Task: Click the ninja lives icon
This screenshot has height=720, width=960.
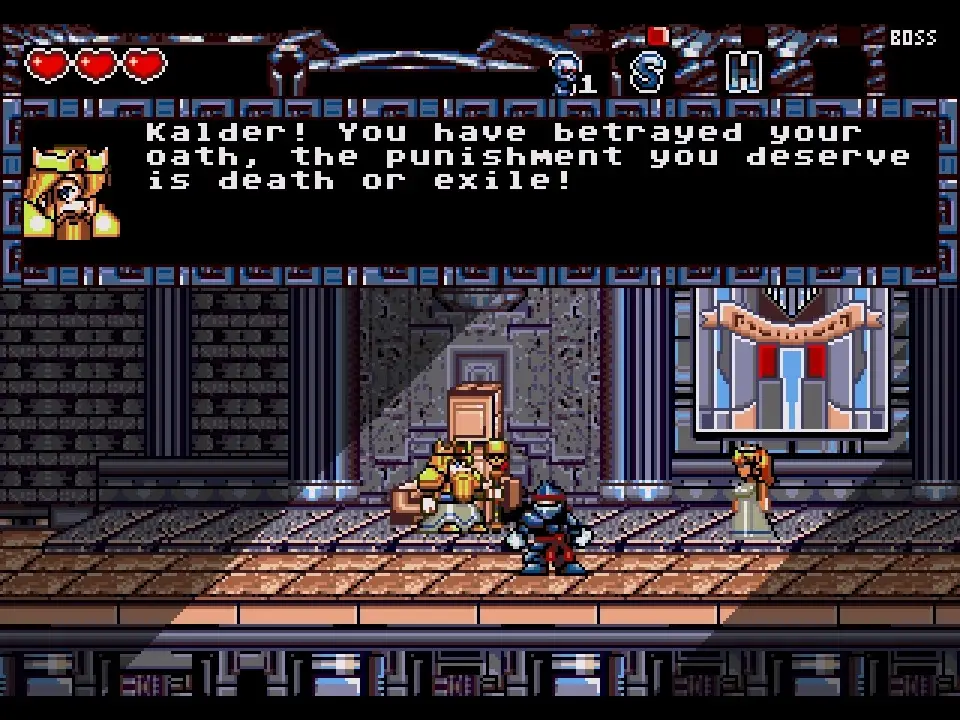Action: [x=568, y=72]
